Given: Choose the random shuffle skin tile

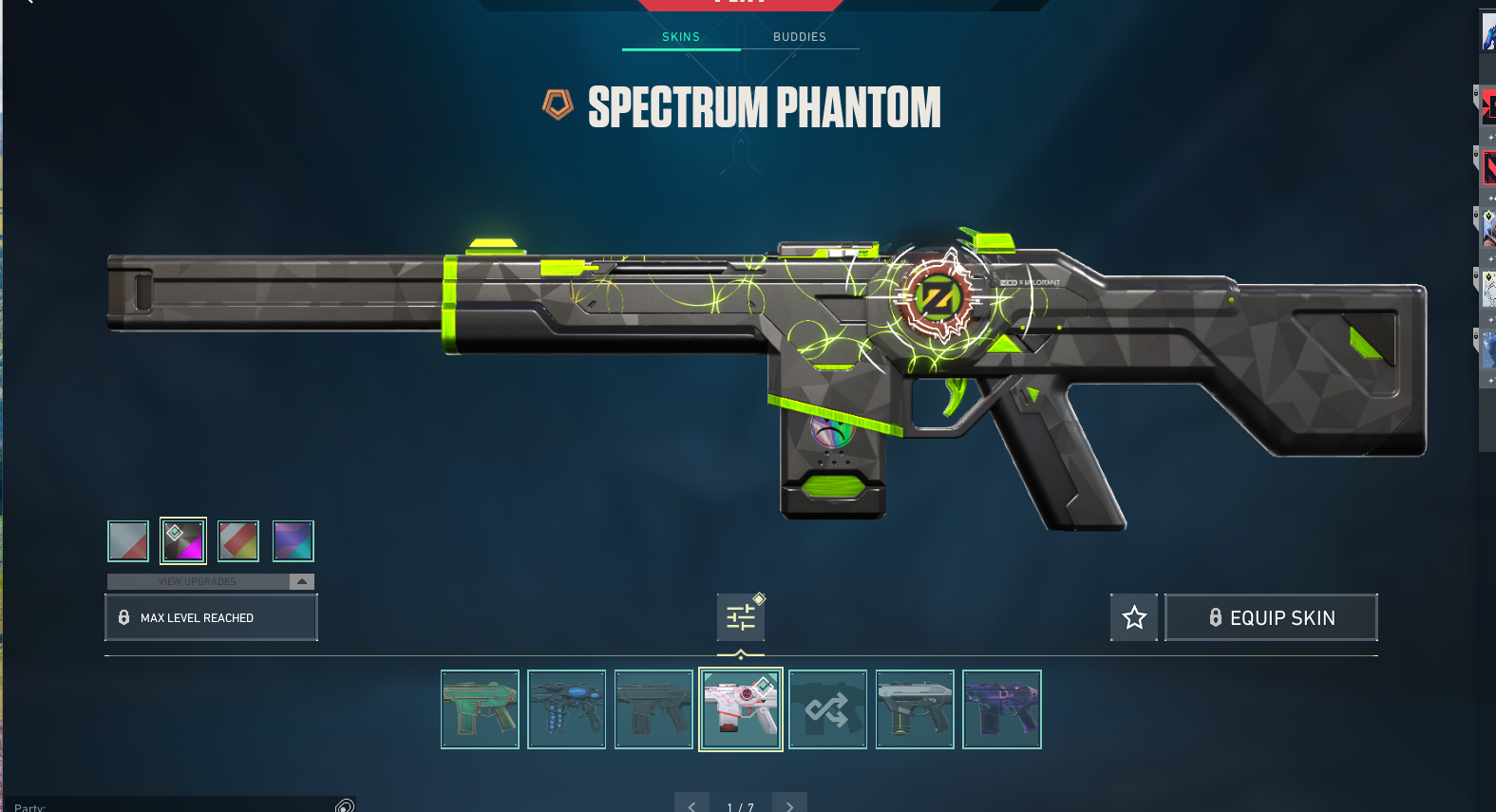Looking at the screenshot, I should [x=827, y=709].
